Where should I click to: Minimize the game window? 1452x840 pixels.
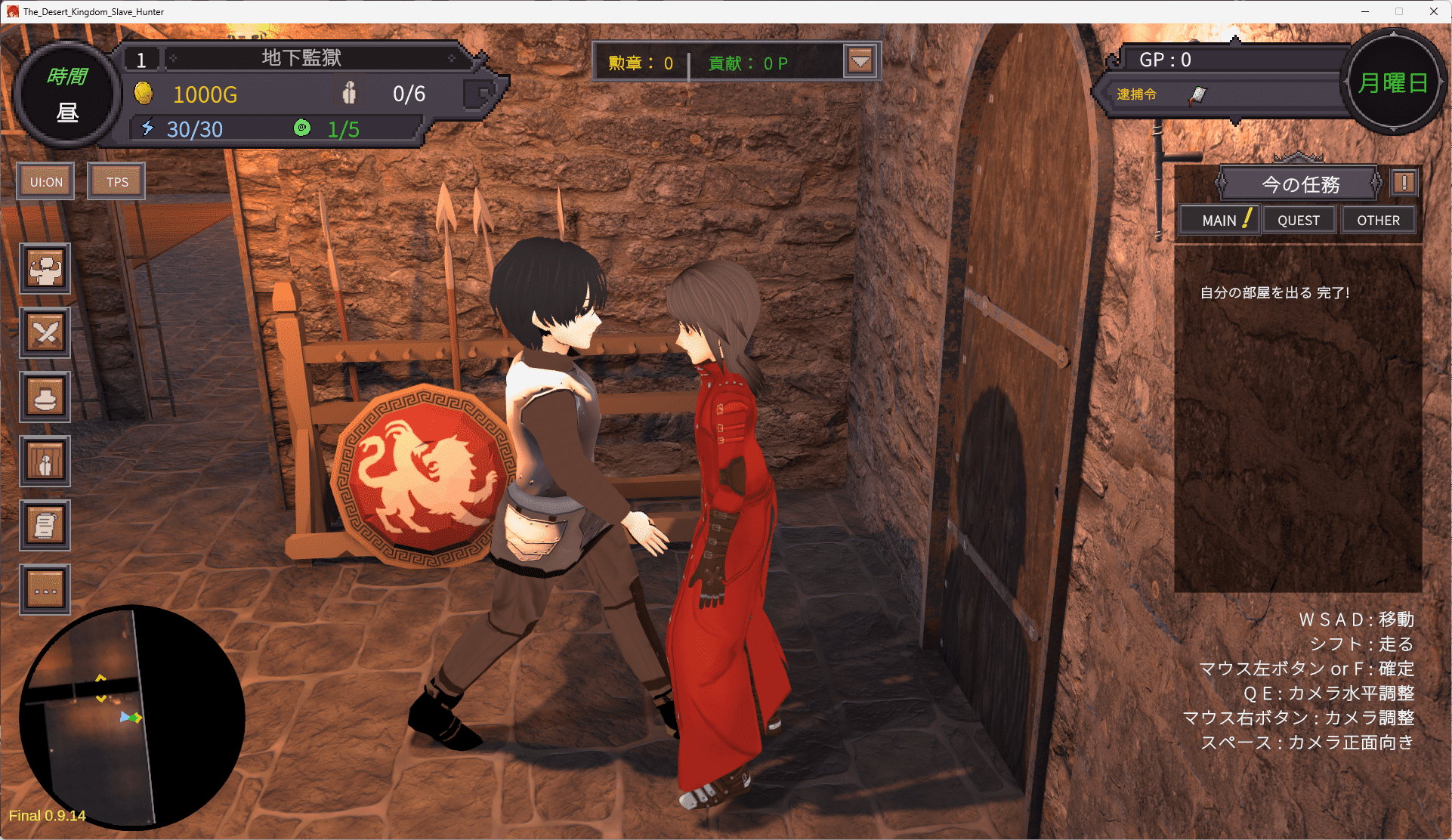pos(1365,11)
